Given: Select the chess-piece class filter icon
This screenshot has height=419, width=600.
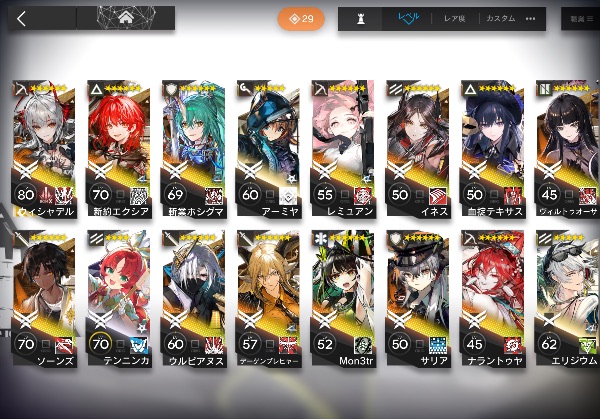Looking at the screenshot, I should [x=361, y=18].
